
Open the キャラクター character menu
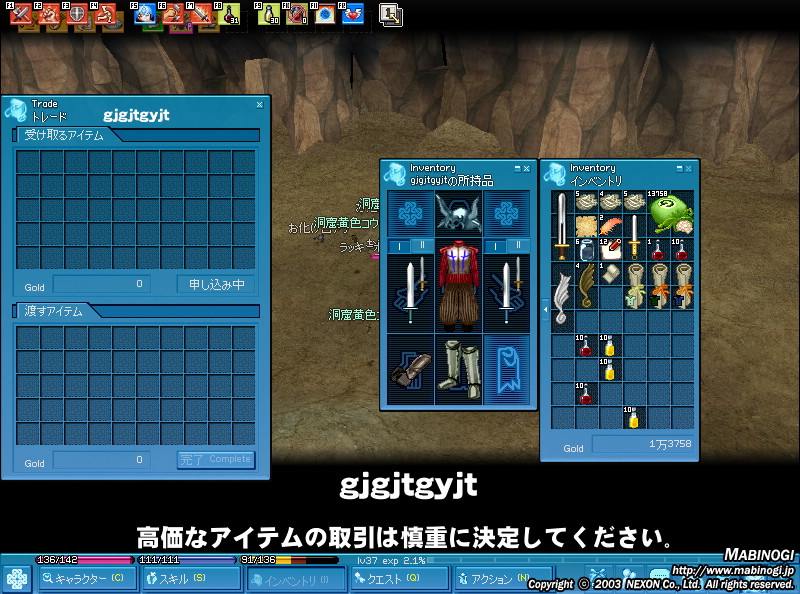[87, 579]
